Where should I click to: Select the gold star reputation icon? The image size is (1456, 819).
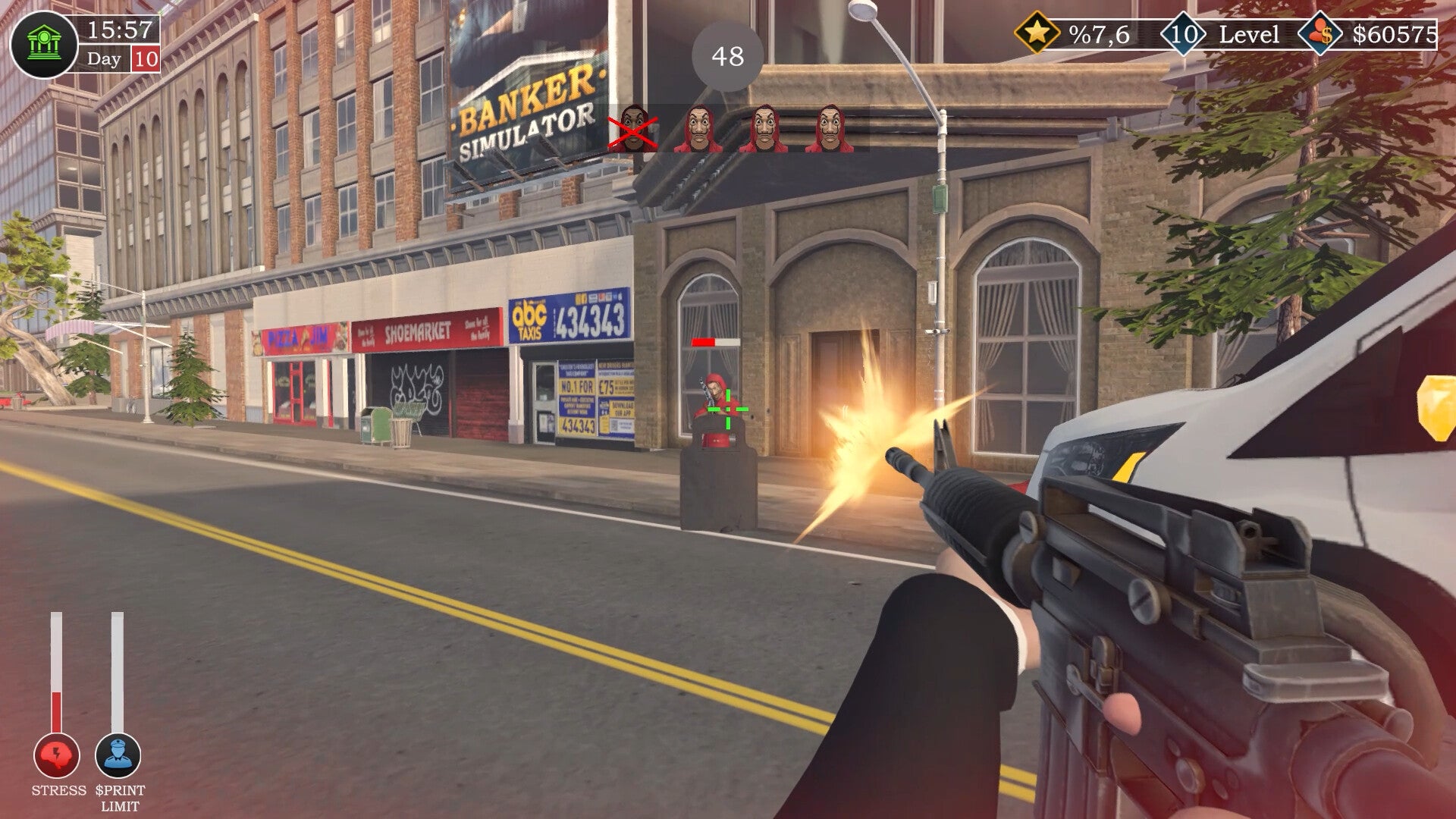pos(1037,33)
